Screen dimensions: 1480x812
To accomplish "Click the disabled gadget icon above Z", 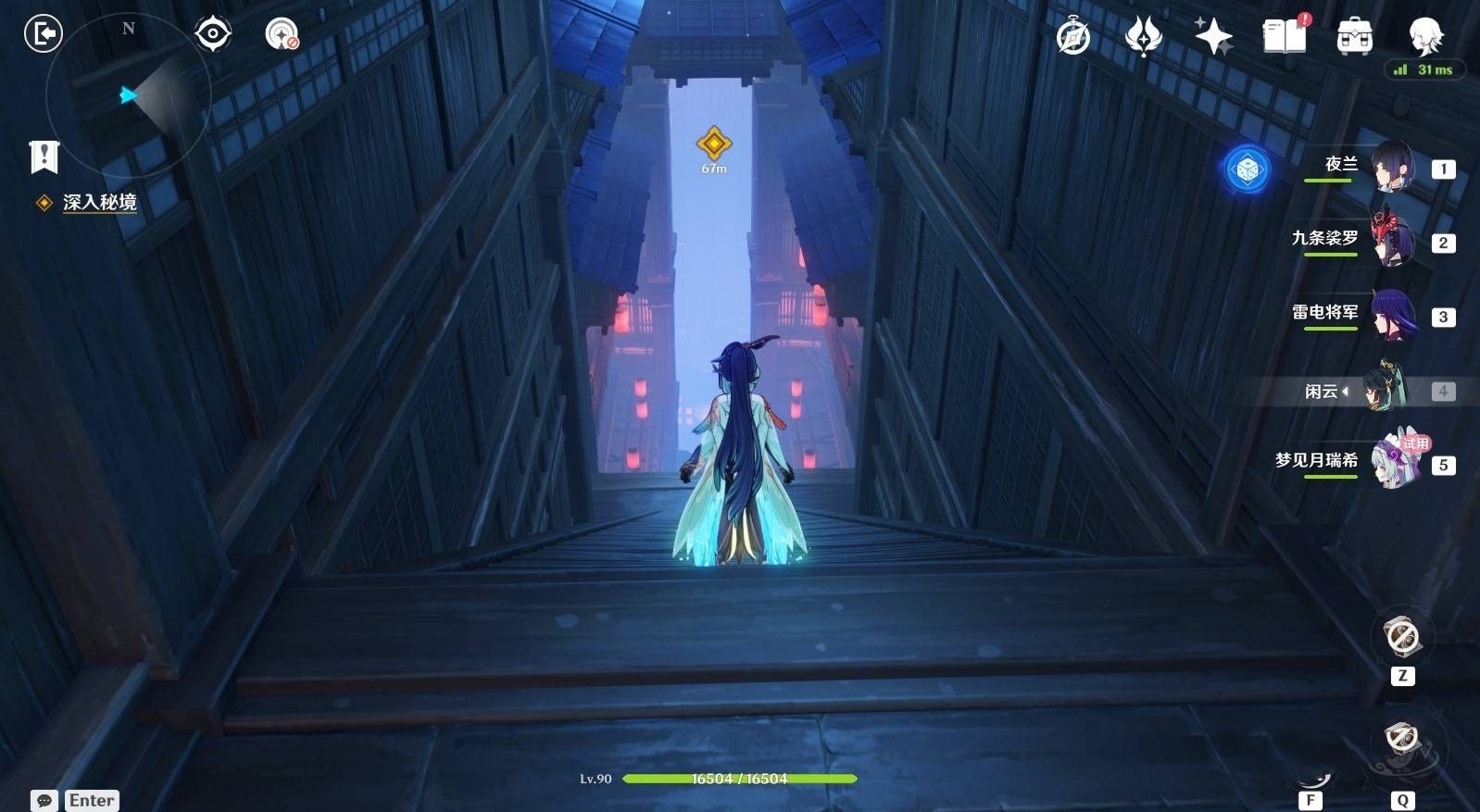I will (x=1401, y=637).
